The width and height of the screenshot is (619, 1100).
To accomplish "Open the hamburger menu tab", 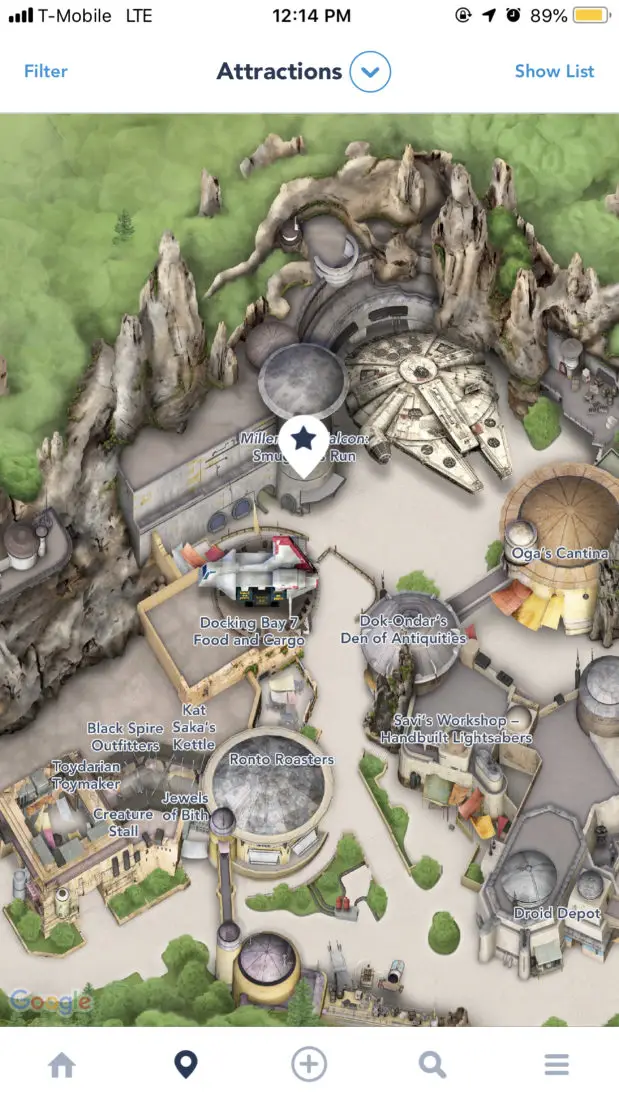I will click(556, 1065).
